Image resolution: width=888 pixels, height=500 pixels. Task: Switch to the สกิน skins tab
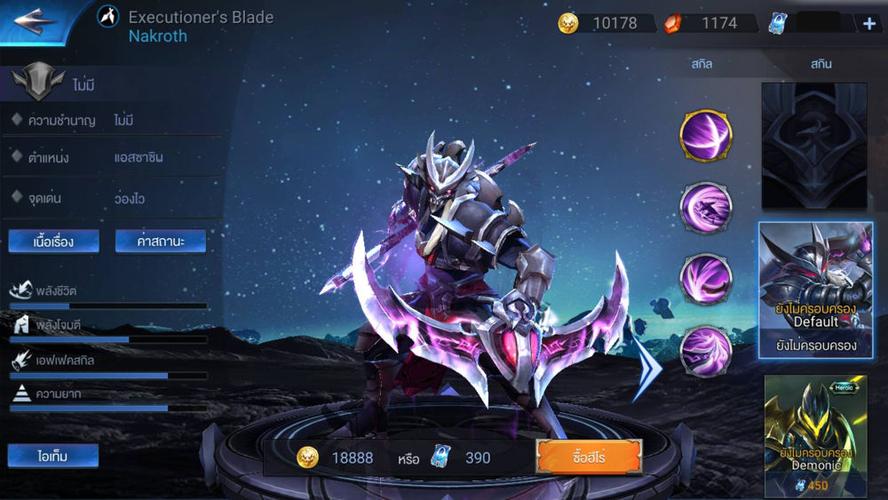pyautogui.click(x=821, y=64)
